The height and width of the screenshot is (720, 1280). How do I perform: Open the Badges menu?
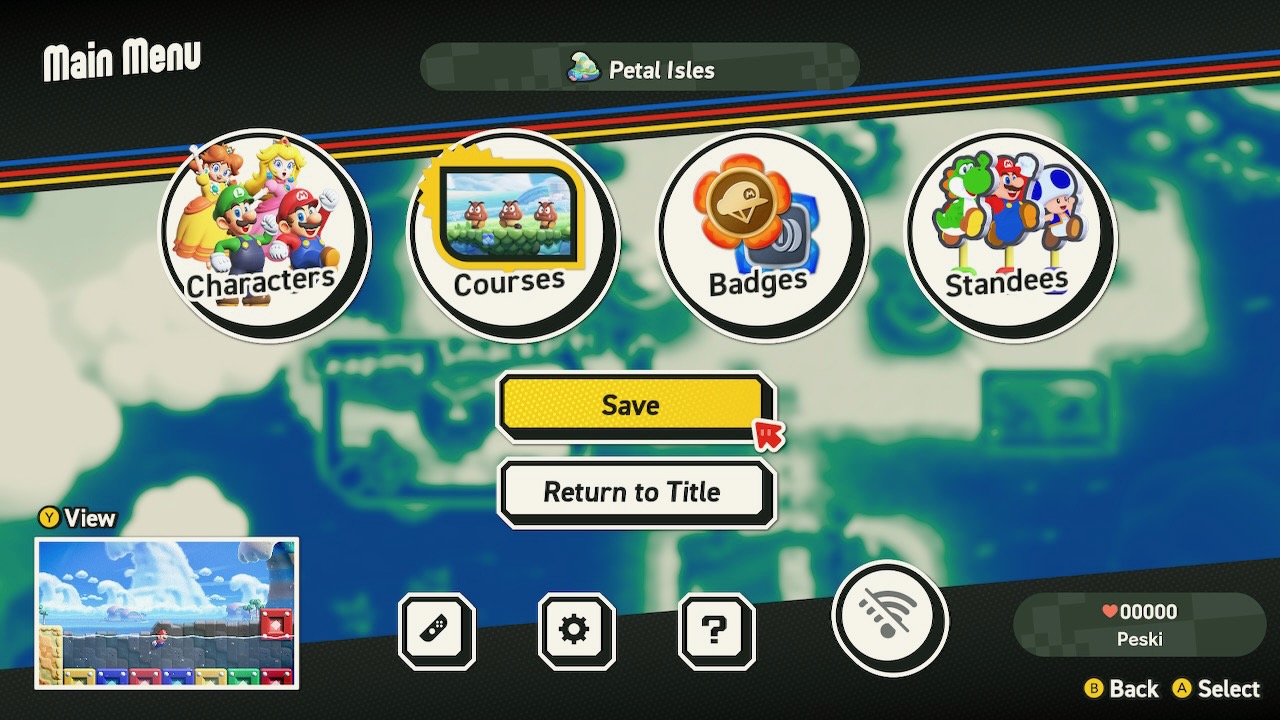[759, 236]
